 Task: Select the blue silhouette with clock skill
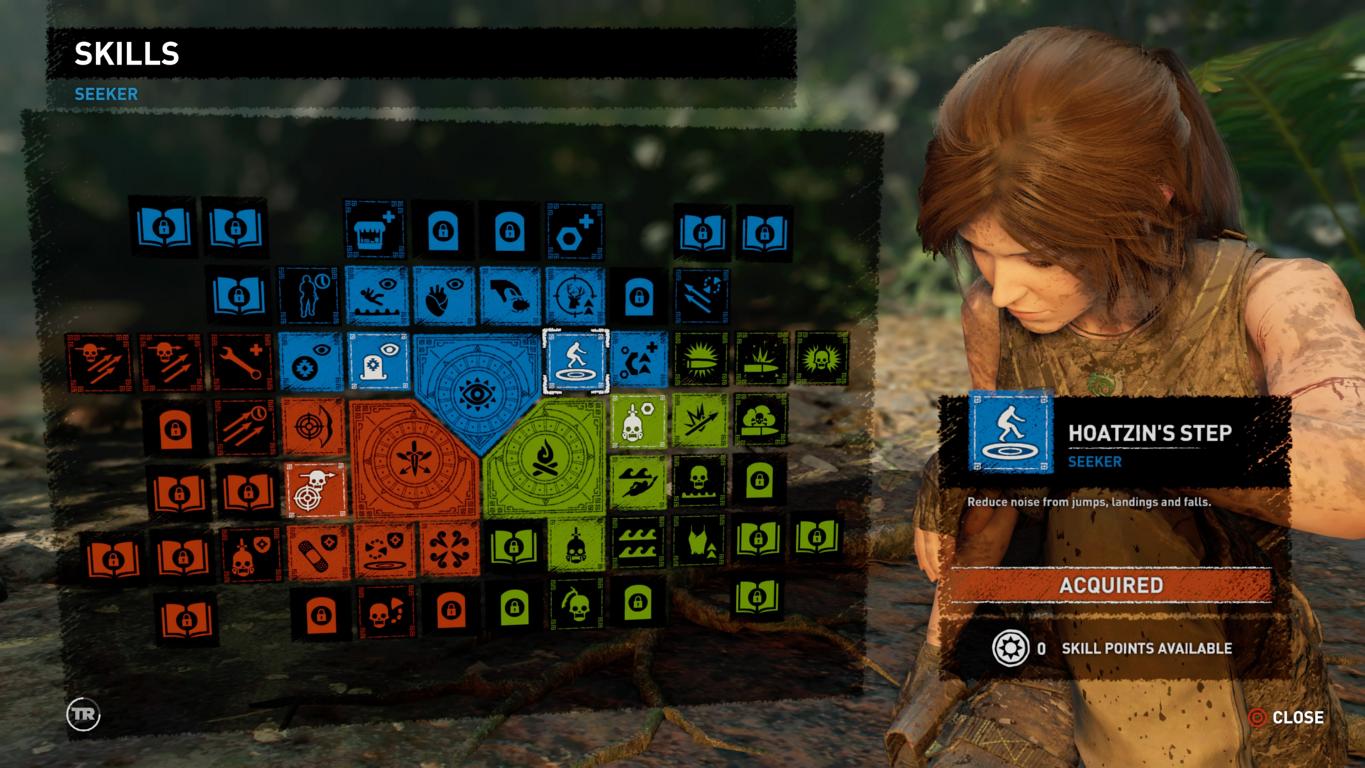(x=308, y=296)
